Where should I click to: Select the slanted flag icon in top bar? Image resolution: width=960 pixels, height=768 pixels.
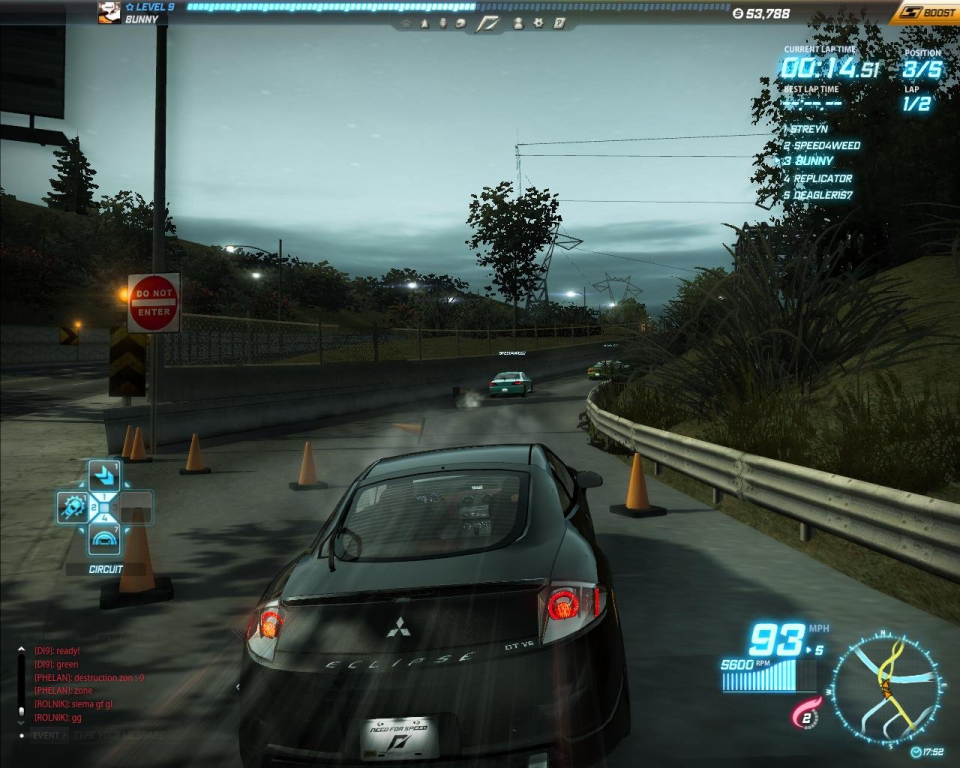[x=488, y=22]
